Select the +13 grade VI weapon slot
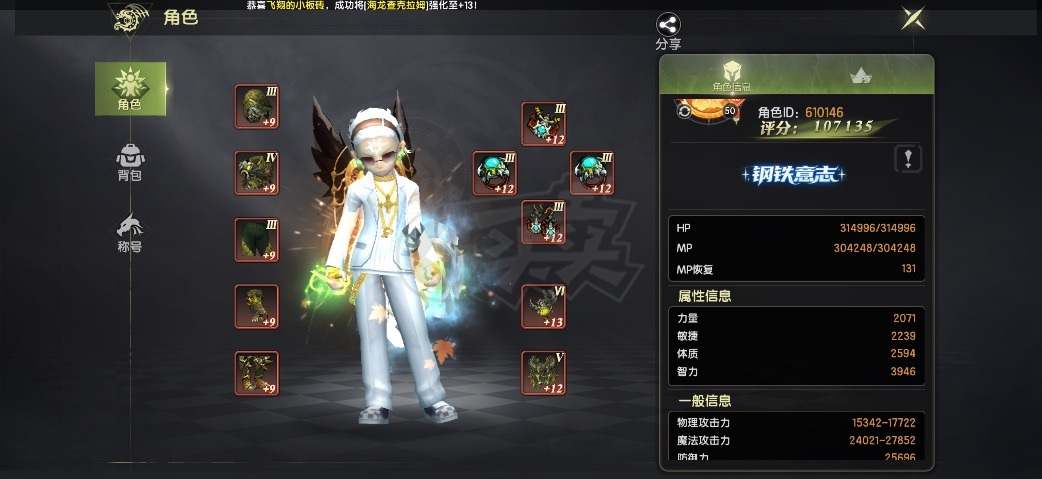Viewport: 1042px width, 479px height. 543,306
